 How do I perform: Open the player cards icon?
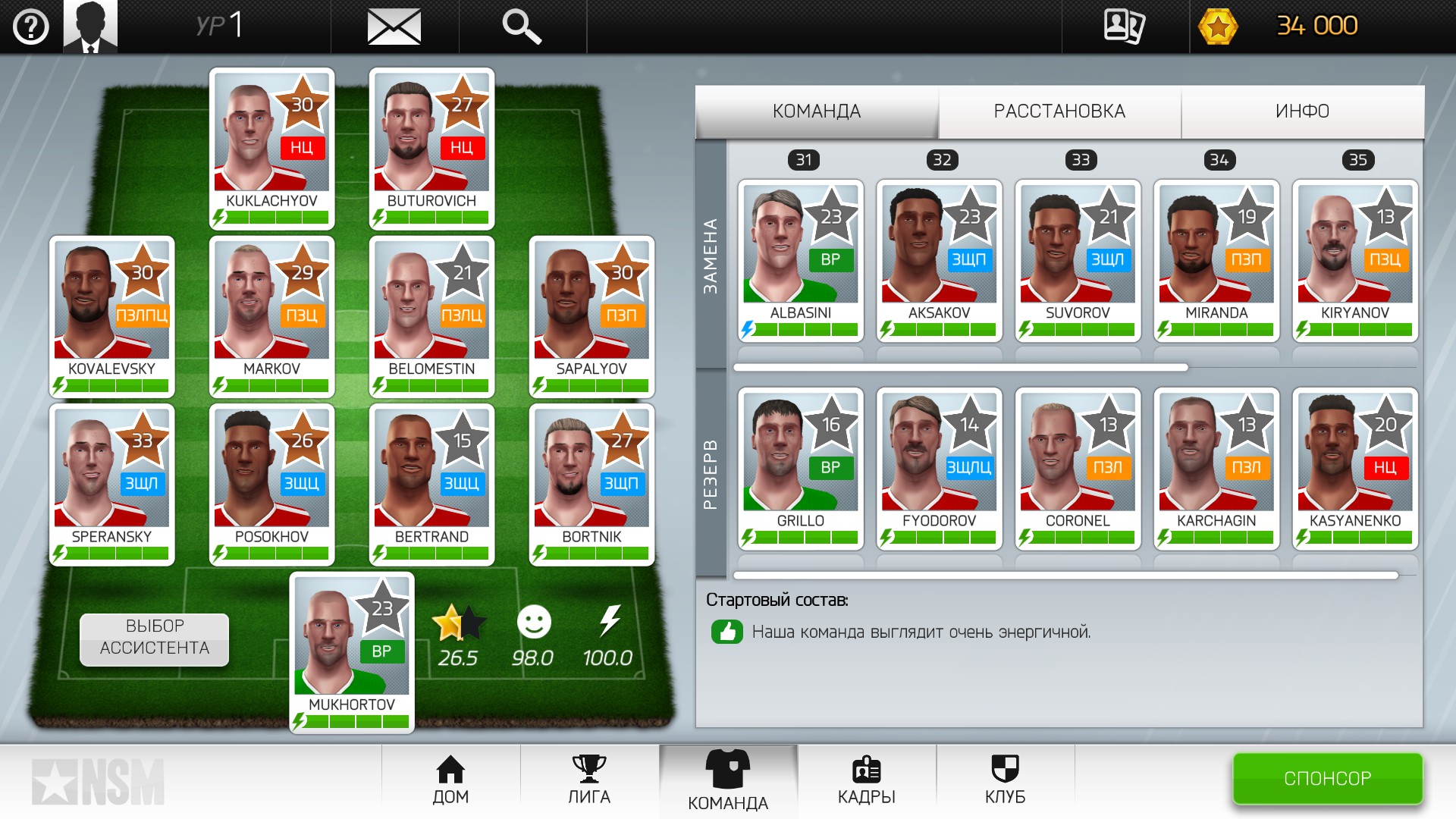tap(1124, 27)
